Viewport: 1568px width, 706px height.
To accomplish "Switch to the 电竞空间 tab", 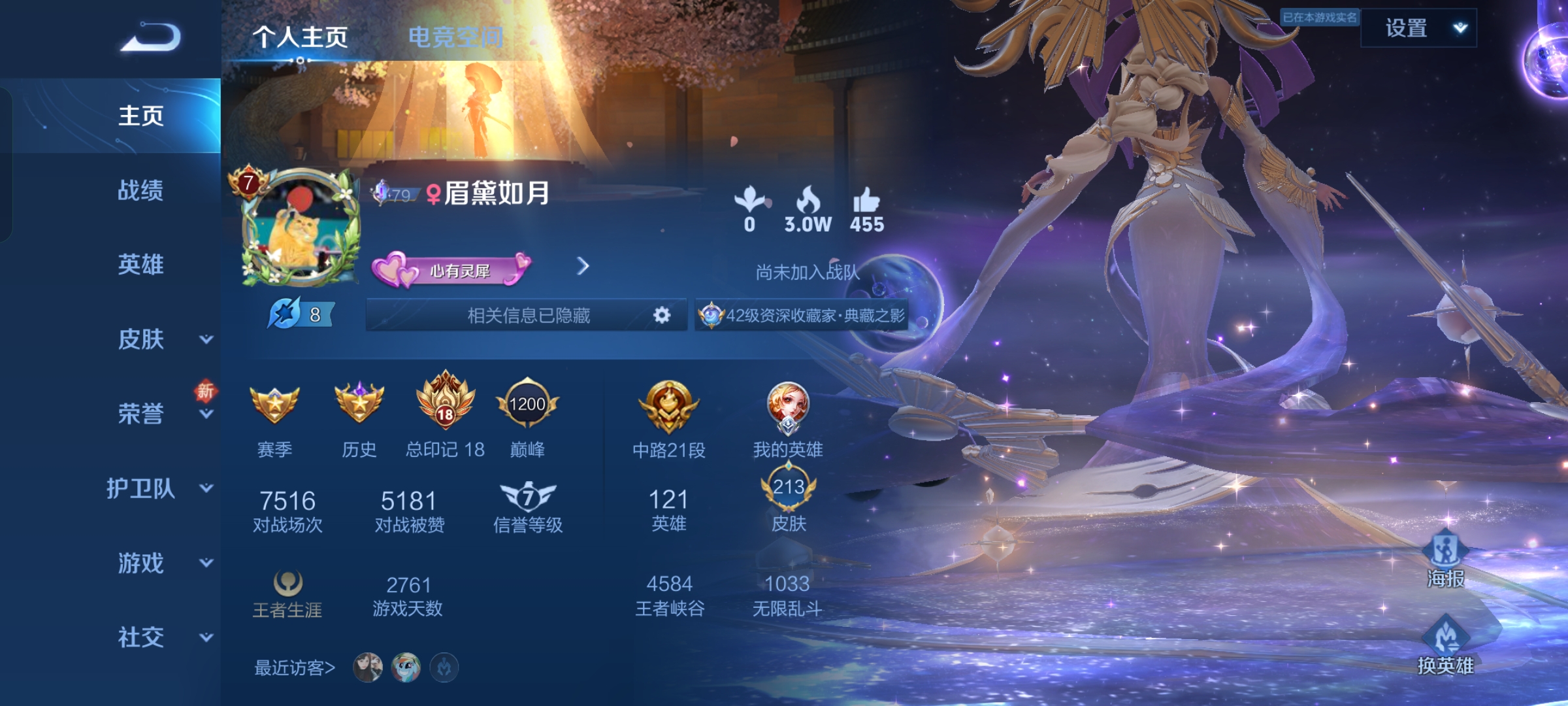I will pos(455,37).
